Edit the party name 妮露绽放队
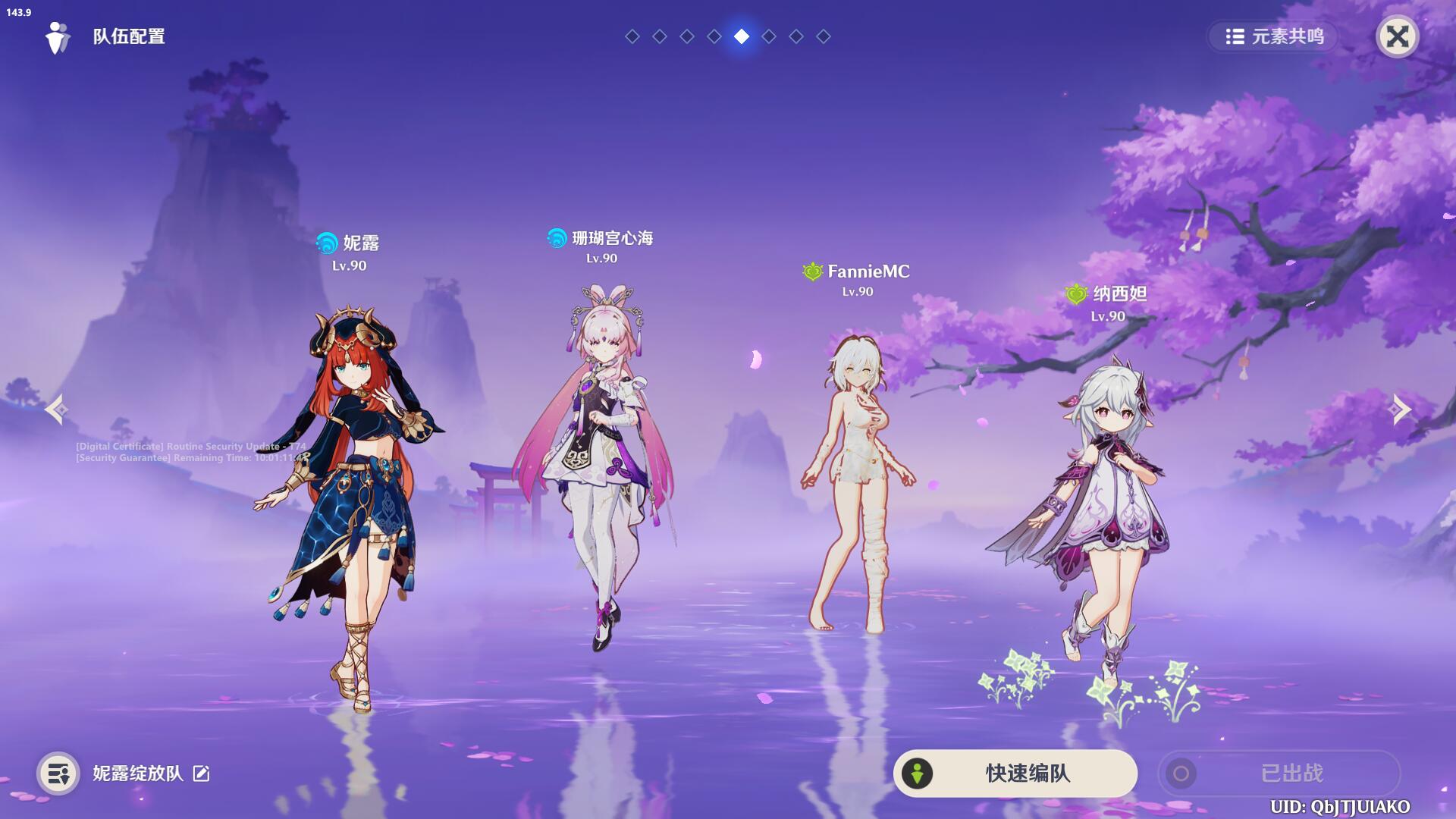1456x819 pixels. (201, 773)
